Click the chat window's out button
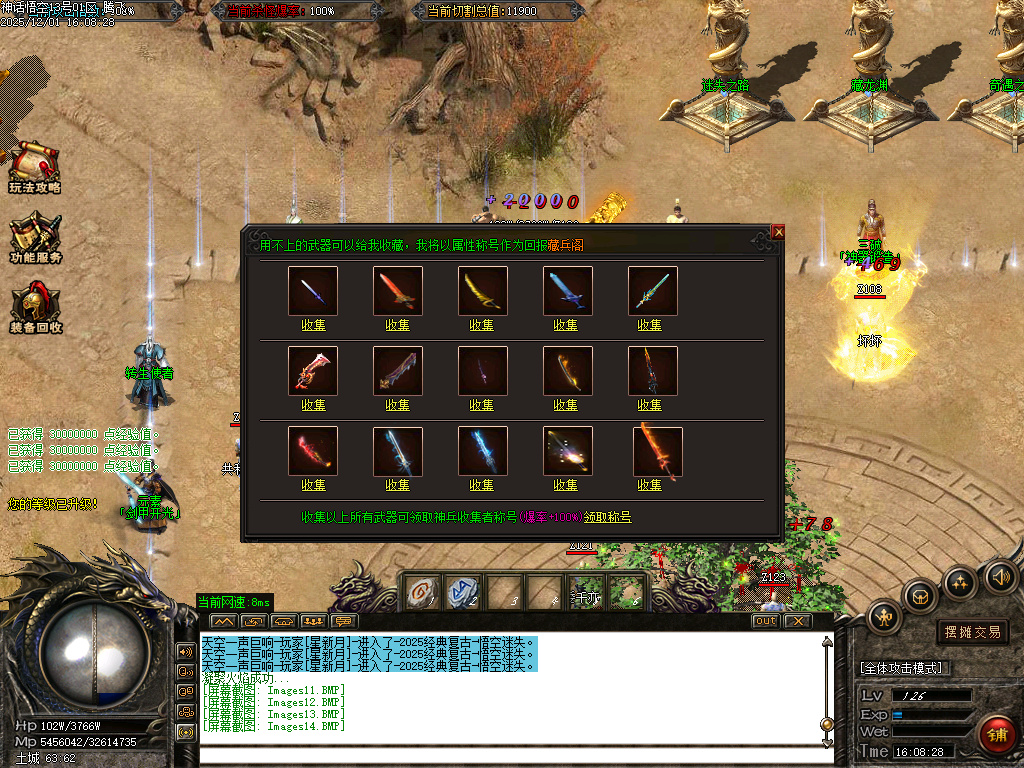The image size is (1024, 768). pyautogui.click(x=765, y=621)
